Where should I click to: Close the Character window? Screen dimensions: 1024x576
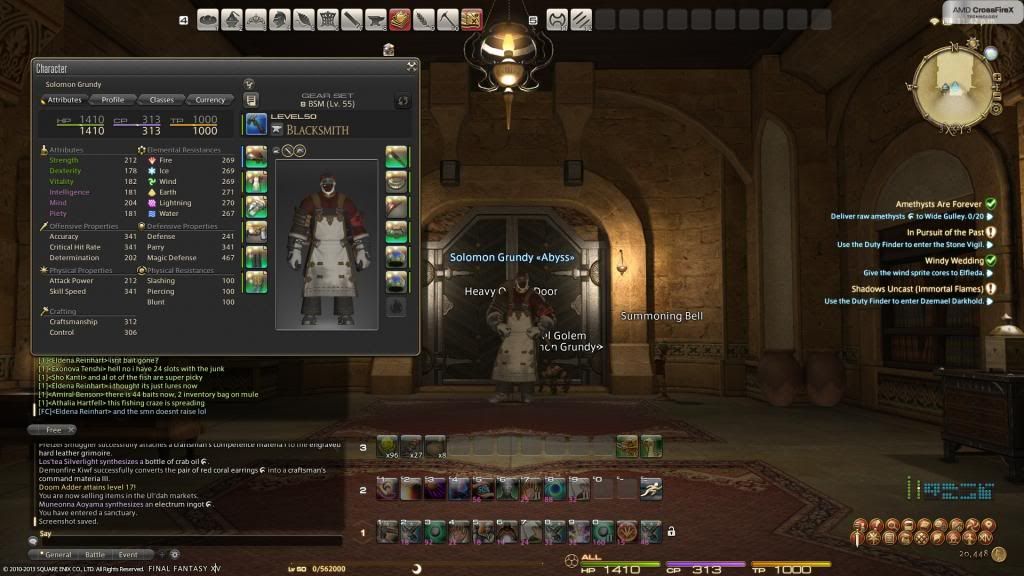(x=411, y=67)
